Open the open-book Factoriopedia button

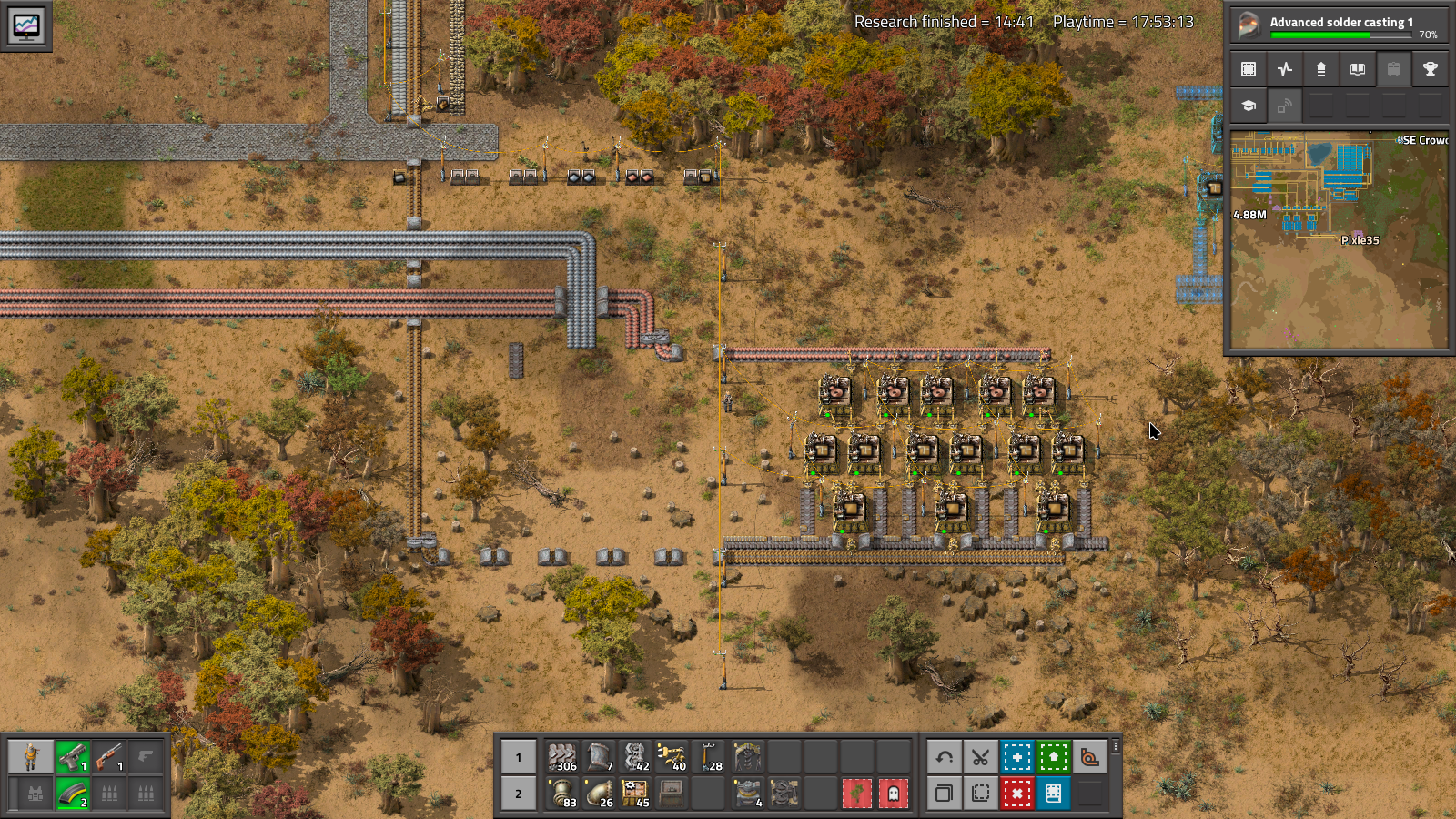tap(1357, 69)
